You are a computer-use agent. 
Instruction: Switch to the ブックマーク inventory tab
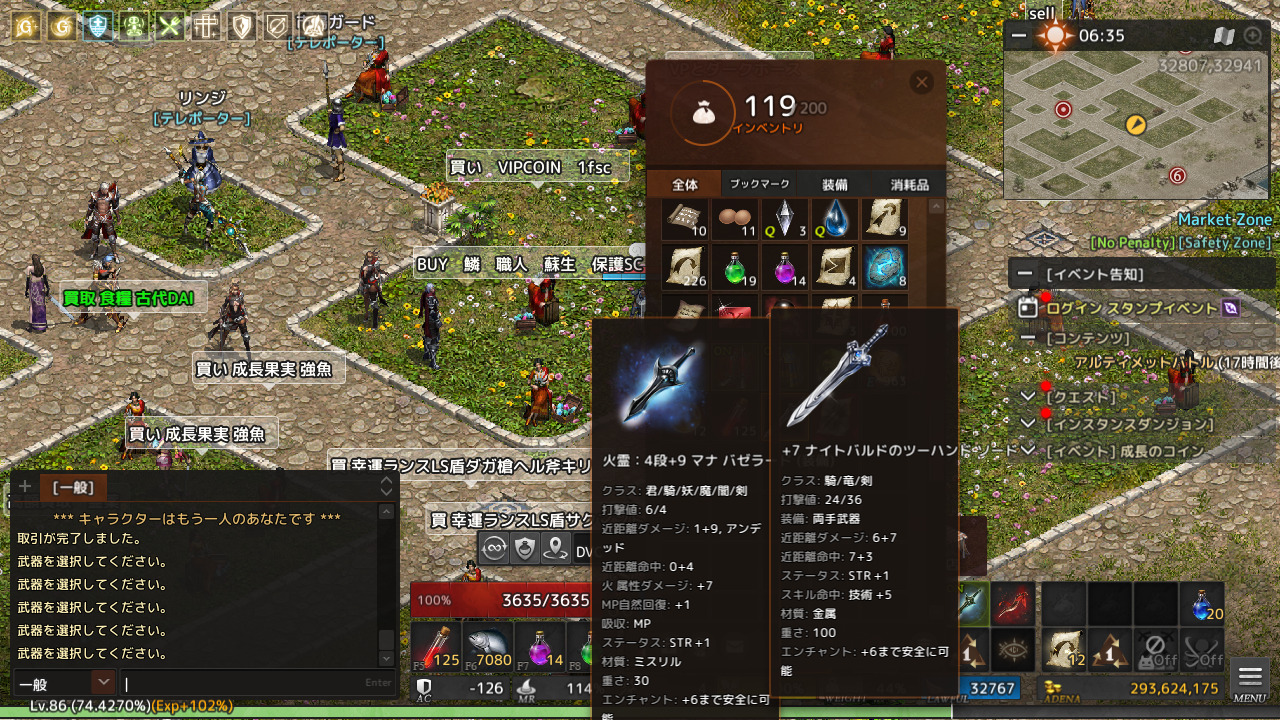760,184
